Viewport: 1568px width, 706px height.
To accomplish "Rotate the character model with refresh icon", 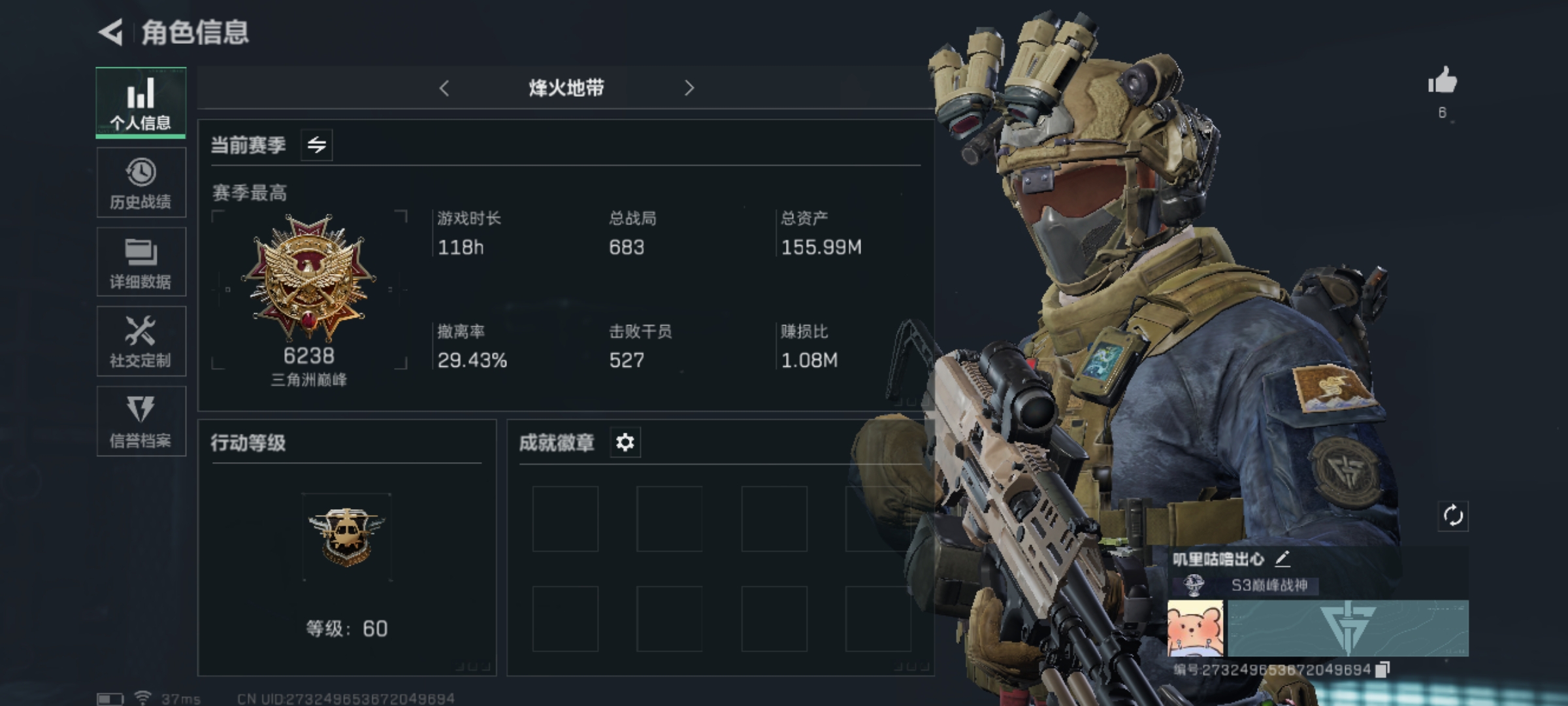I will 1453,516.
